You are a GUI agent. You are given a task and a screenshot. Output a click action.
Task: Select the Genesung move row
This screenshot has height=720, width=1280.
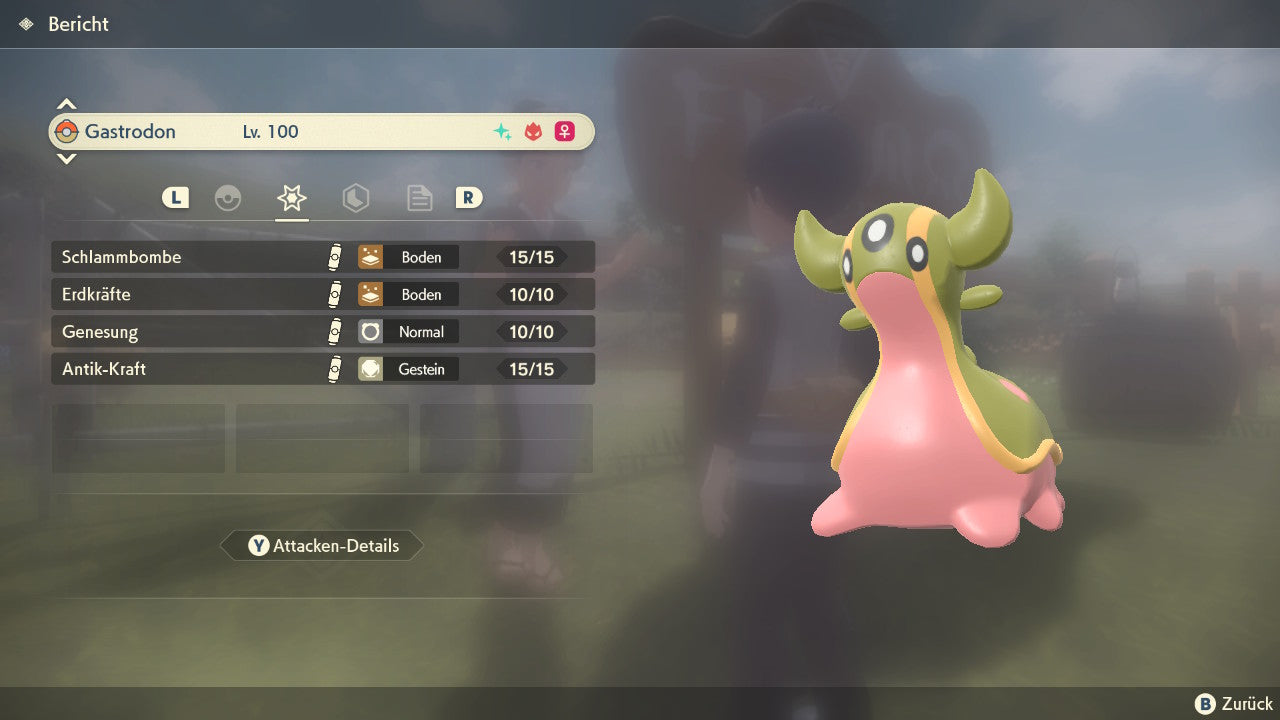[x=322, y=331]
